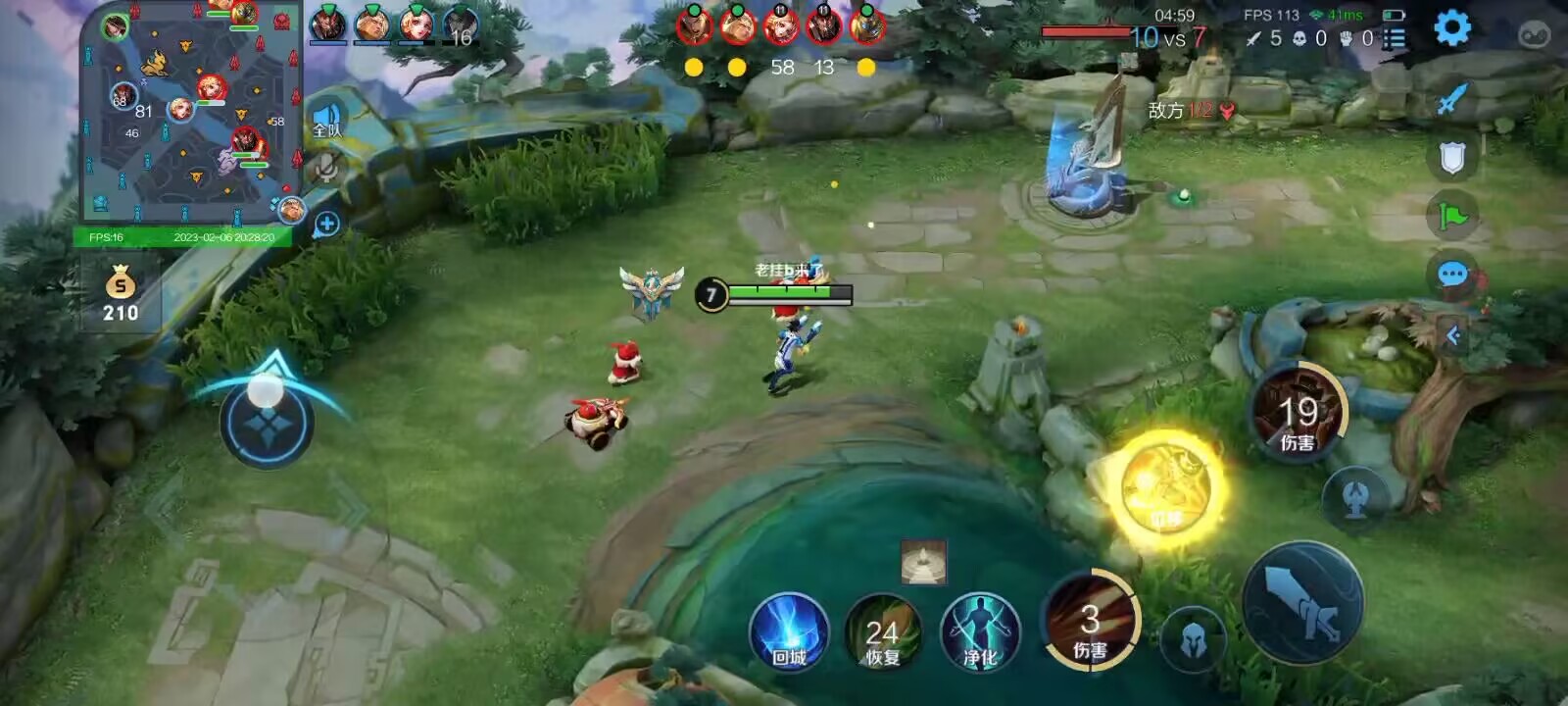This screenshot has width=1568, height=706.
Task: Open the quick chat bubble
Action: click(x=1451, y=275)
